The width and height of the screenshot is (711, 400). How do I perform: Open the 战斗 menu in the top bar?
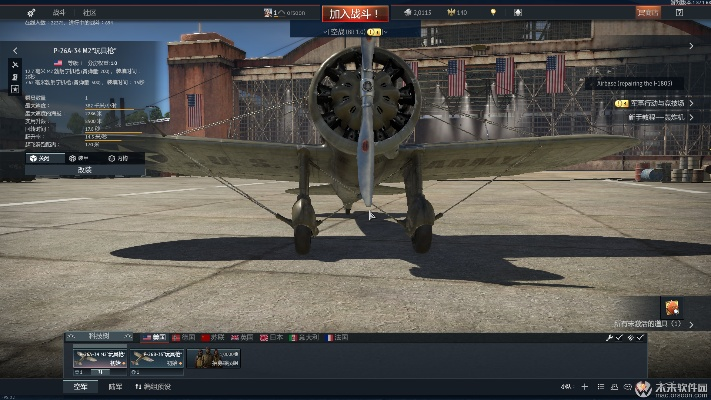[x=59, y=12]
